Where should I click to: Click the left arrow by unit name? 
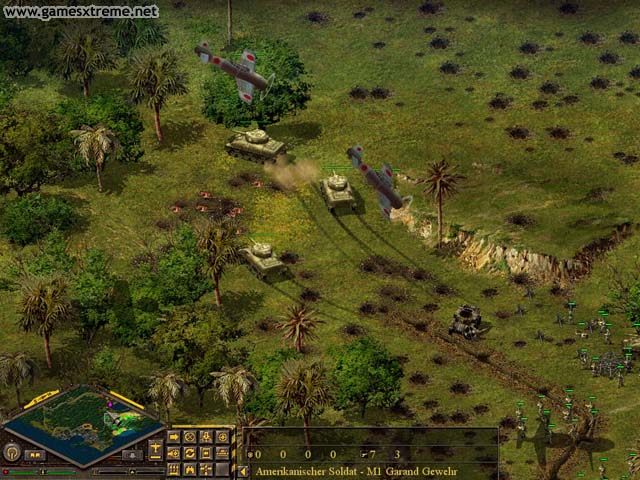[x=242, y=470]
